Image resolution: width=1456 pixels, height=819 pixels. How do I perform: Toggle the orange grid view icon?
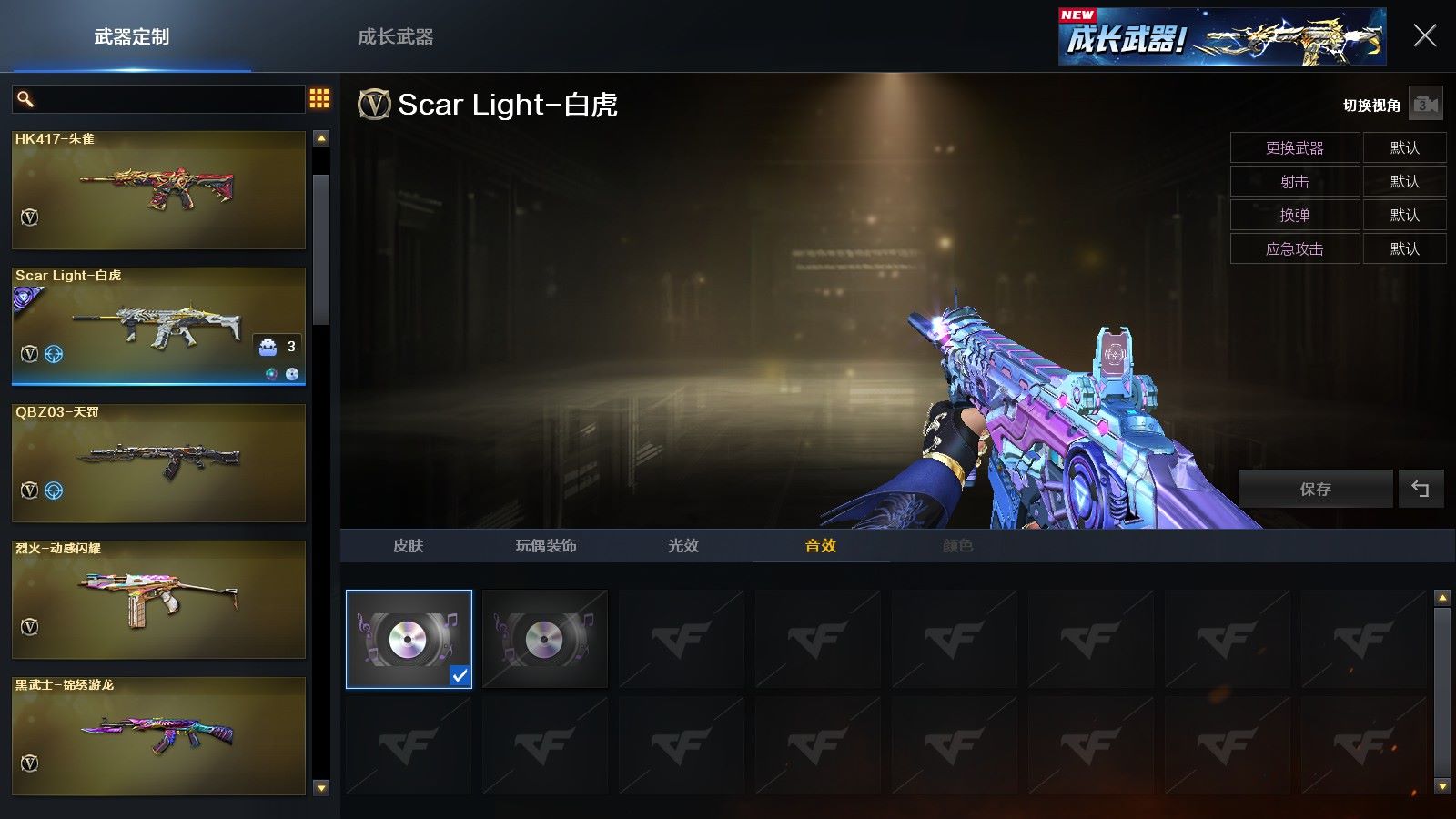(x=319, y=98)
